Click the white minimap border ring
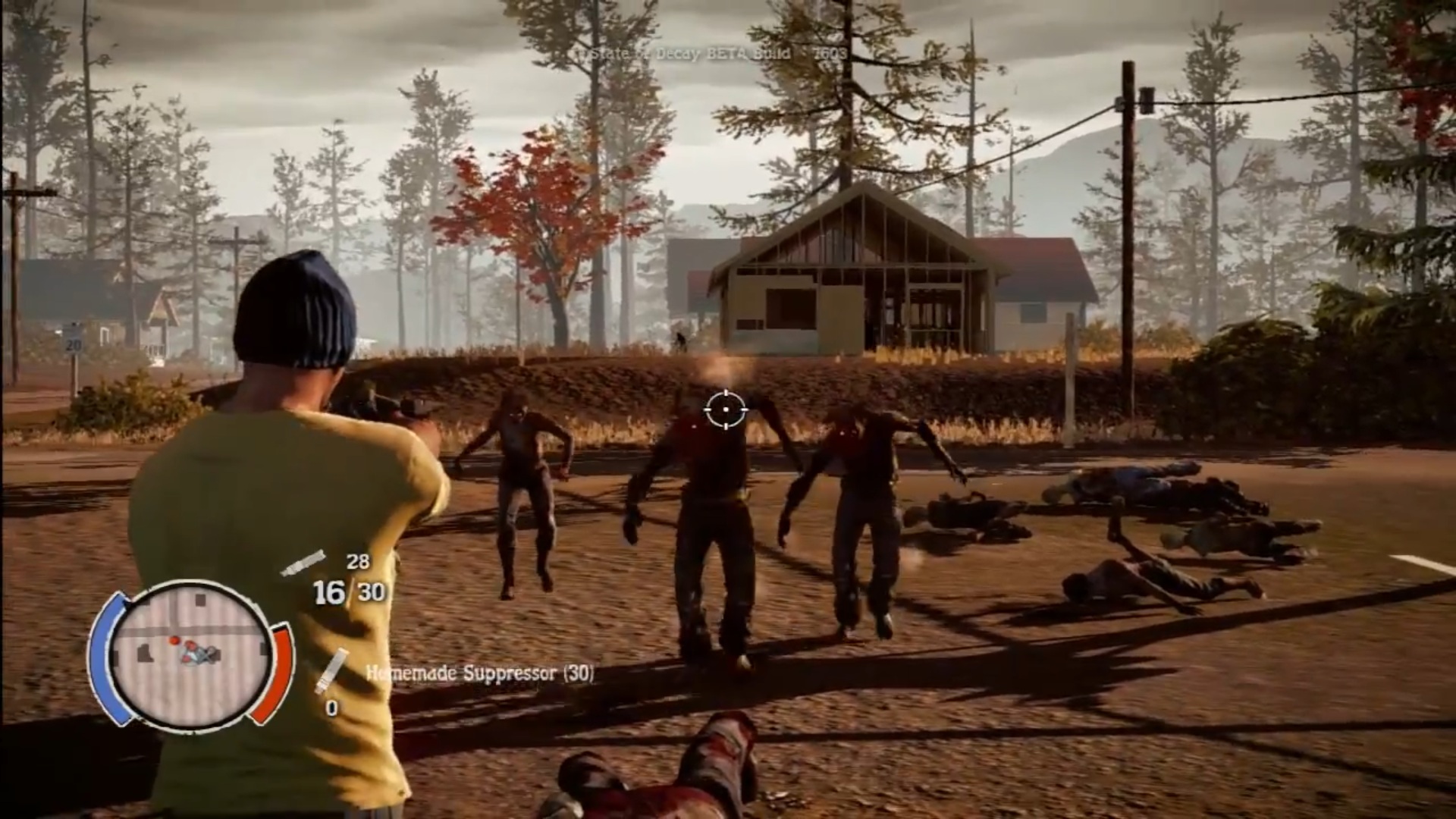This screenshot has height=819, width=1456. click(x=190, y=584)
